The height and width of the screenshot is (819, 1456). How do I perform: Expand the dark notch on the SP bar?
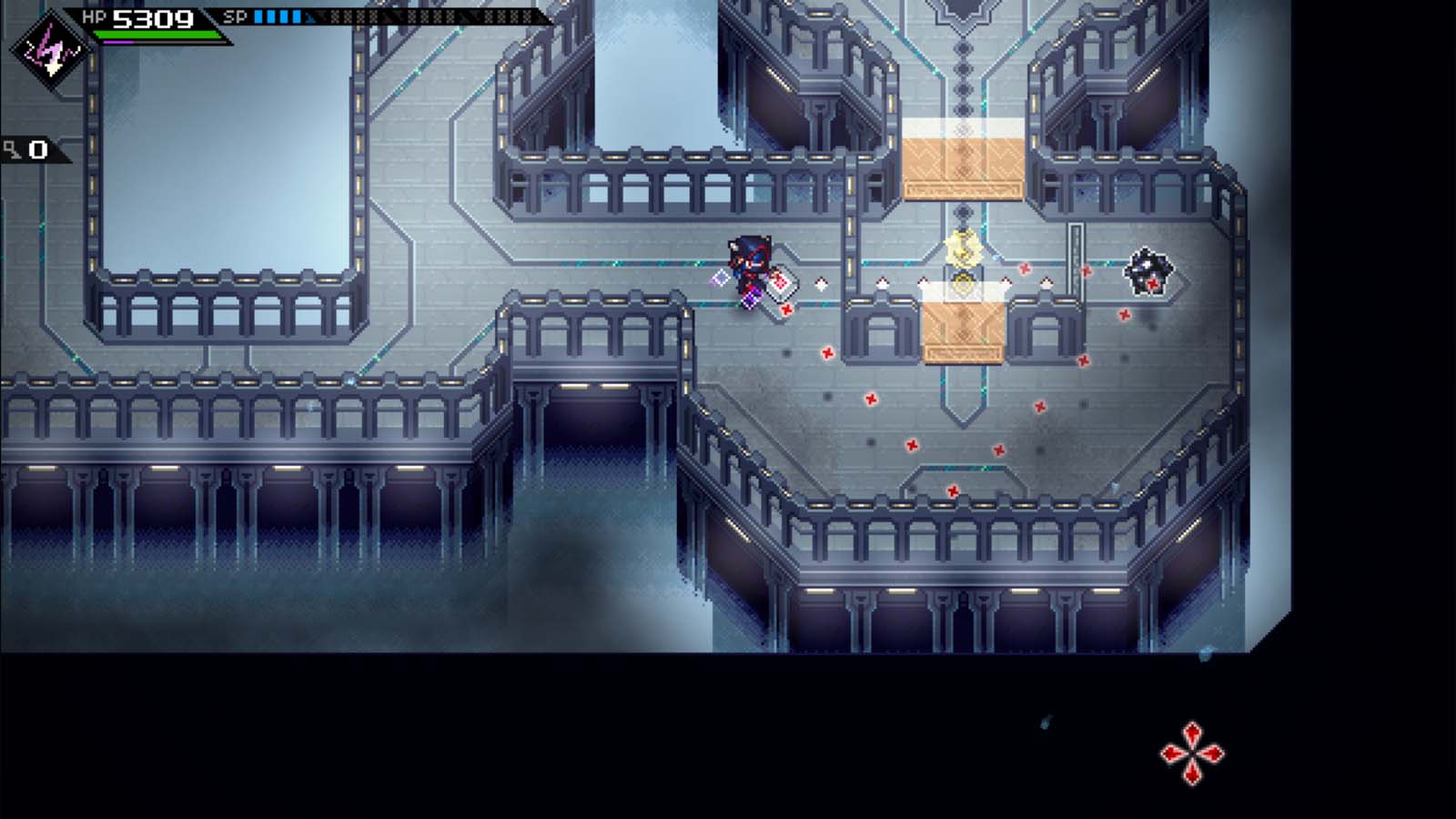308,16
